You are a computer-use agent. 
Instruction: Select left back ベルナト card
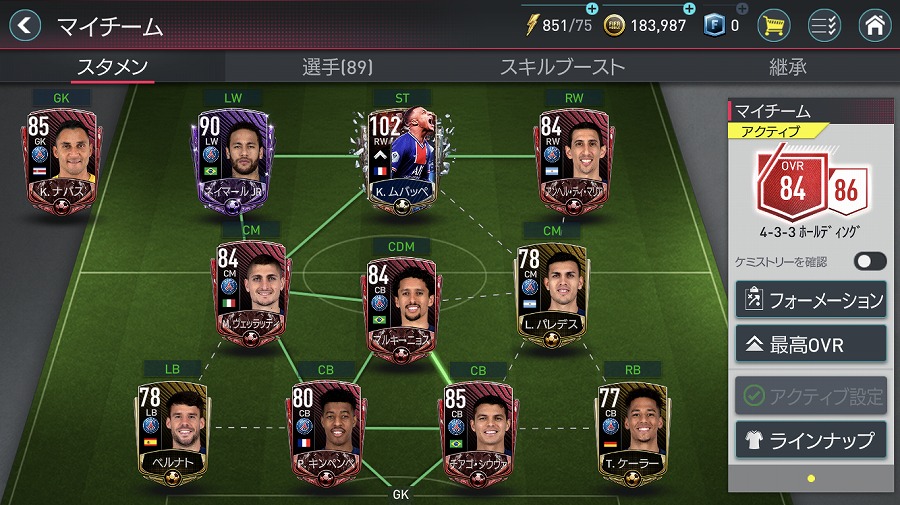[172, 432]
